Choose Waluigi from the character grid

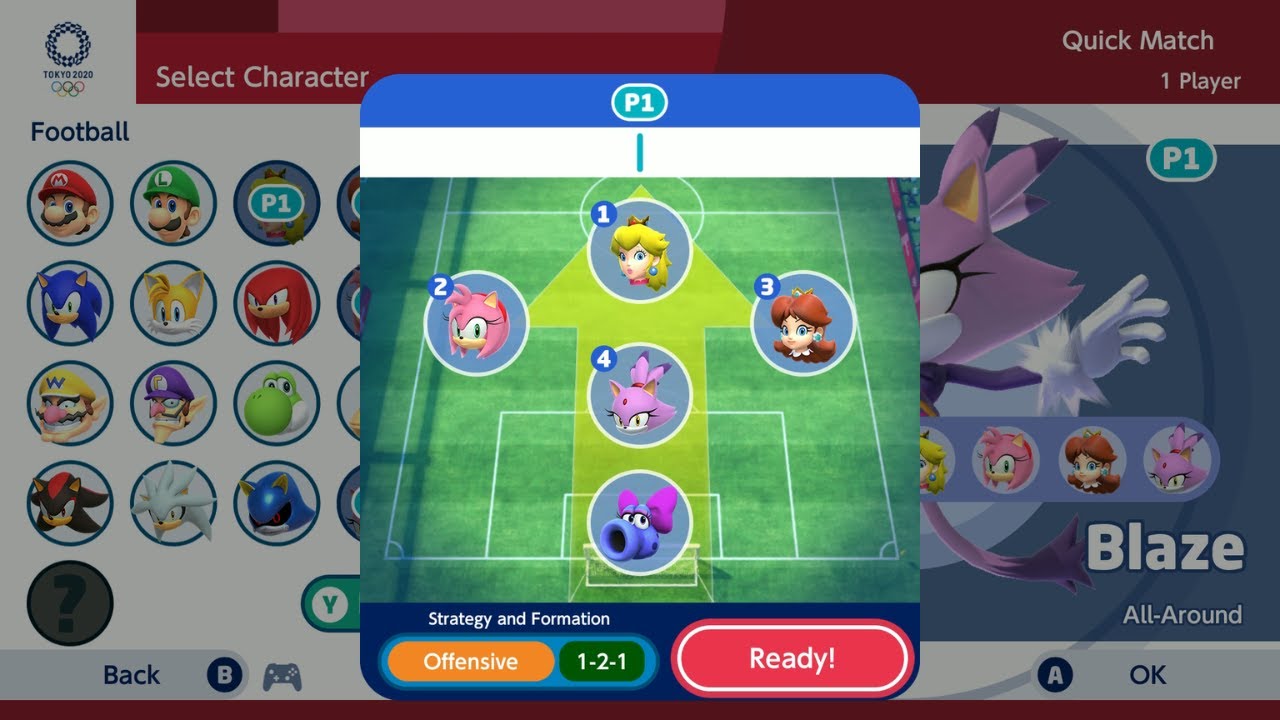coord(173,403)
